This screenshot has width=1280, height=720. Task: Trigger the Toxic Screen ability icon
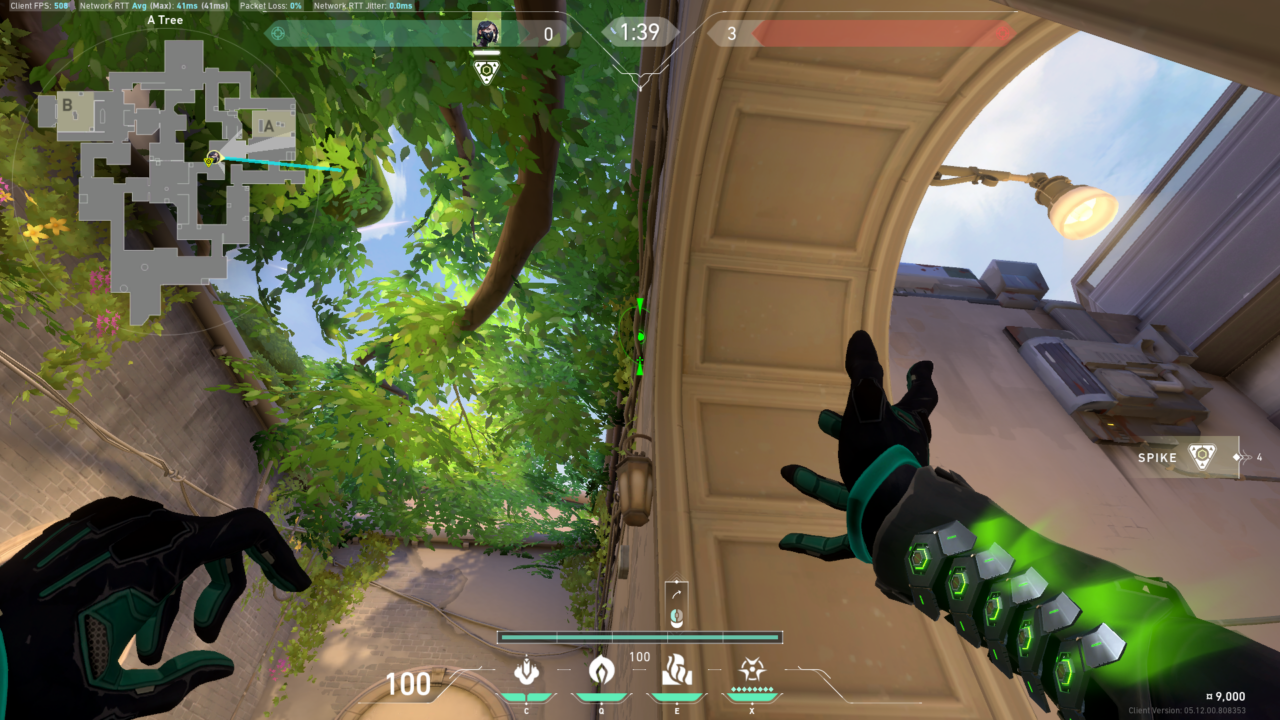[677, 669]
